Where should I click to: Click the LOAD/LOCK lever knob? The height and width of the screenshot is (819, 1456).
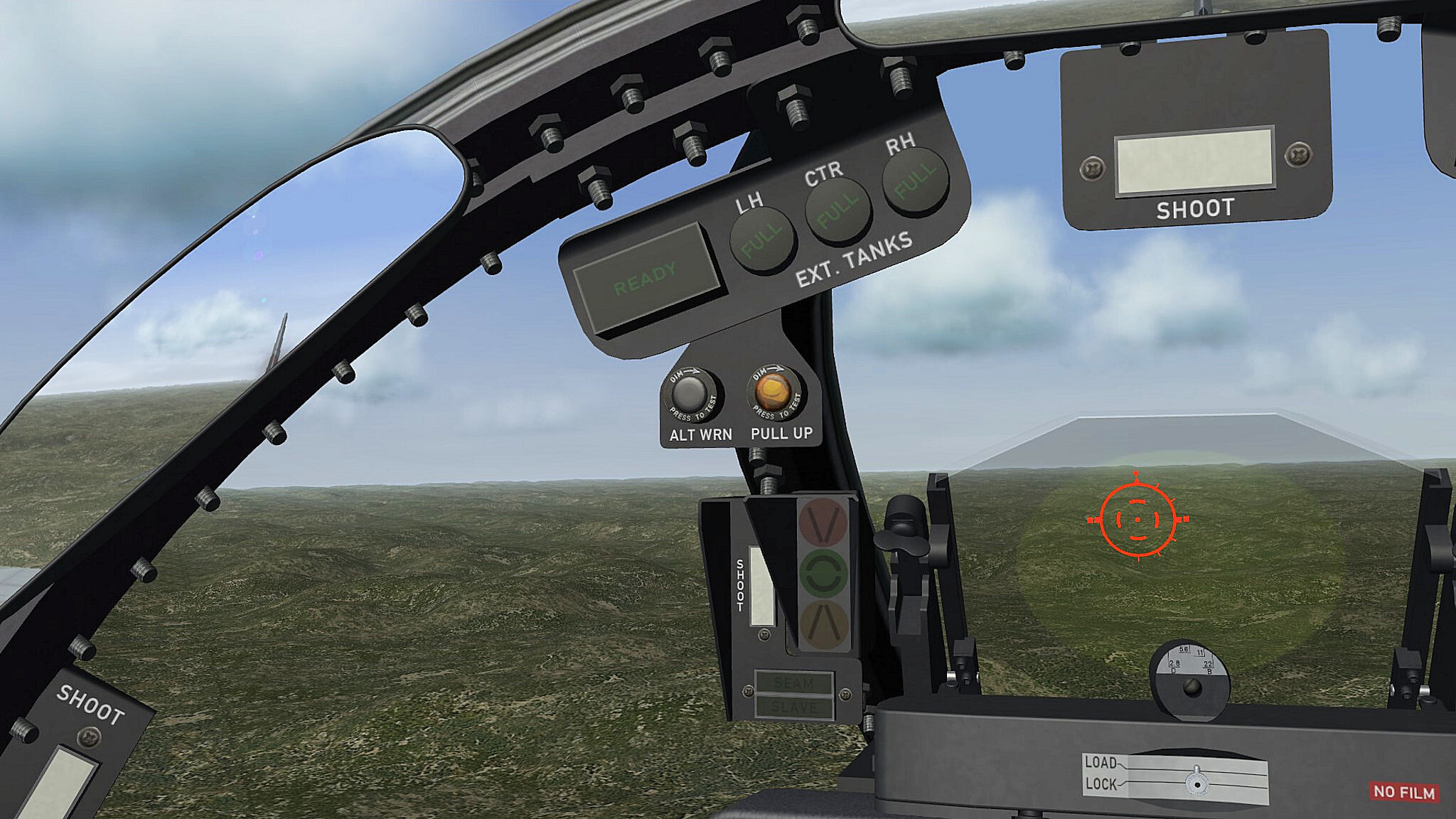pyautogui.click(x=1197, y=782)
